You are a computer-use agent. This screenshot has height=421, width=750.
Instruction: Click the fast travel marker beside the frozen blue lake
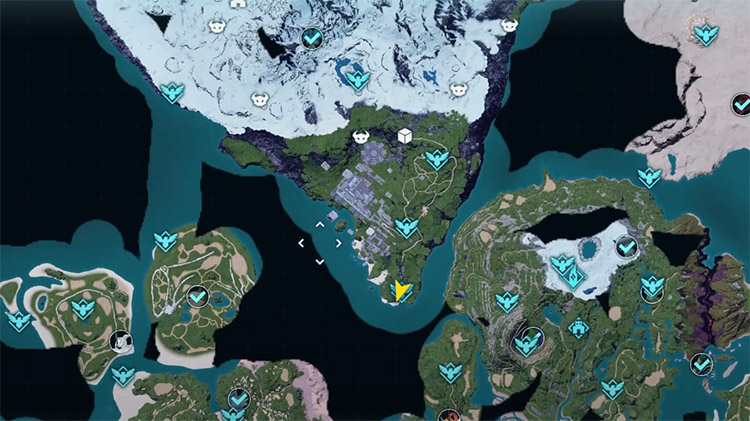pos(358,81)
